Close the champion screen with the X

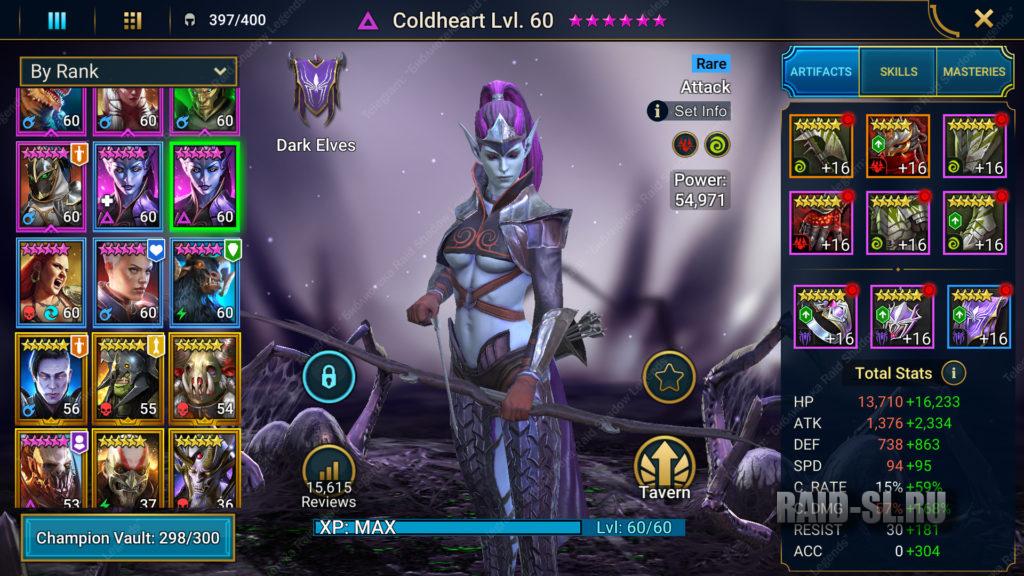point(983,19)
